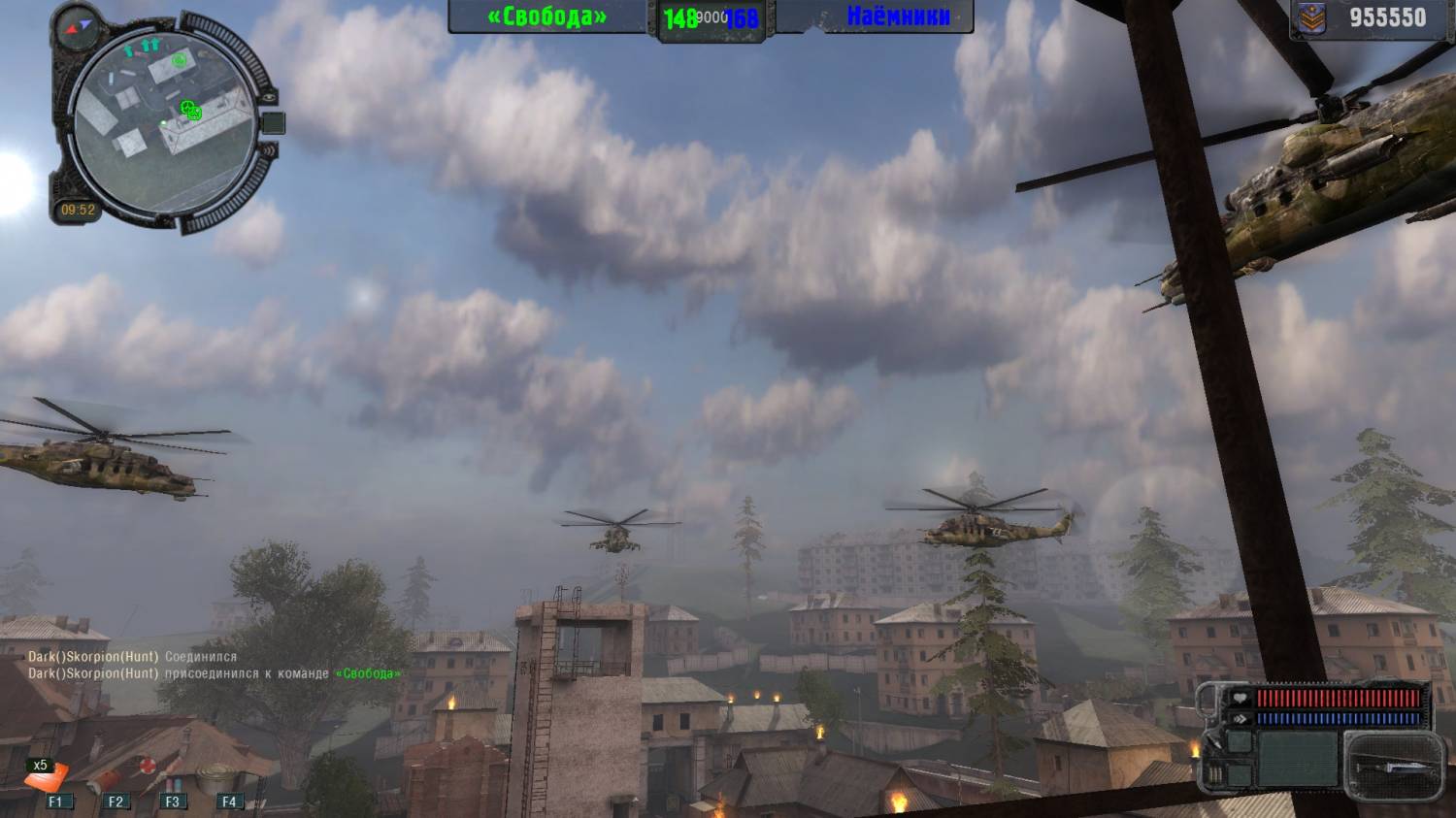Click the Наёмники team name
The image size is (1456, 818).
point(897,16)
